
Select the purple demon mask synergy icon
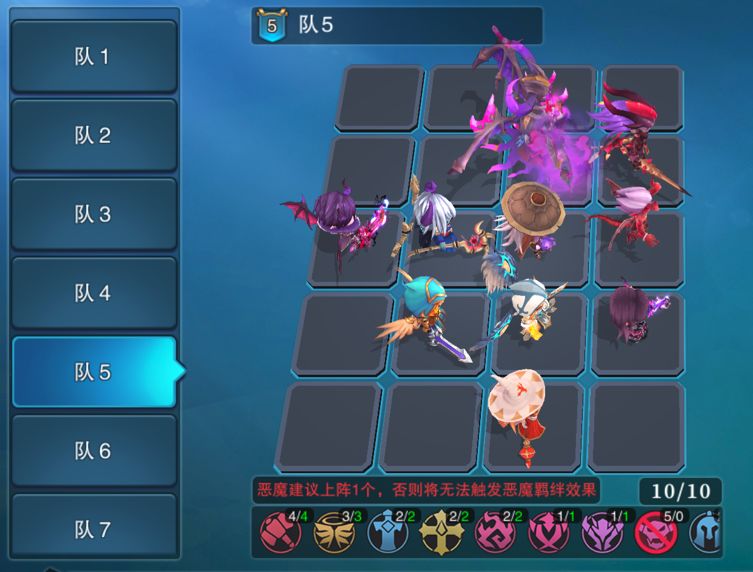click(x=602, y=533)
